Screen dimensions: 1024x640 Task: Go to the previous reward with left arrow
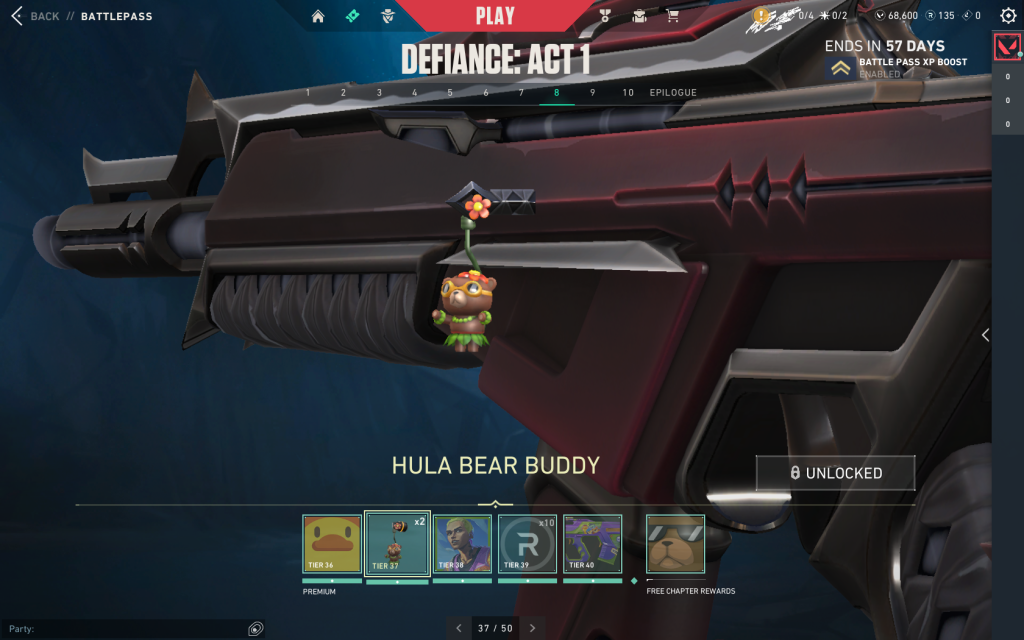coord(459,628)
